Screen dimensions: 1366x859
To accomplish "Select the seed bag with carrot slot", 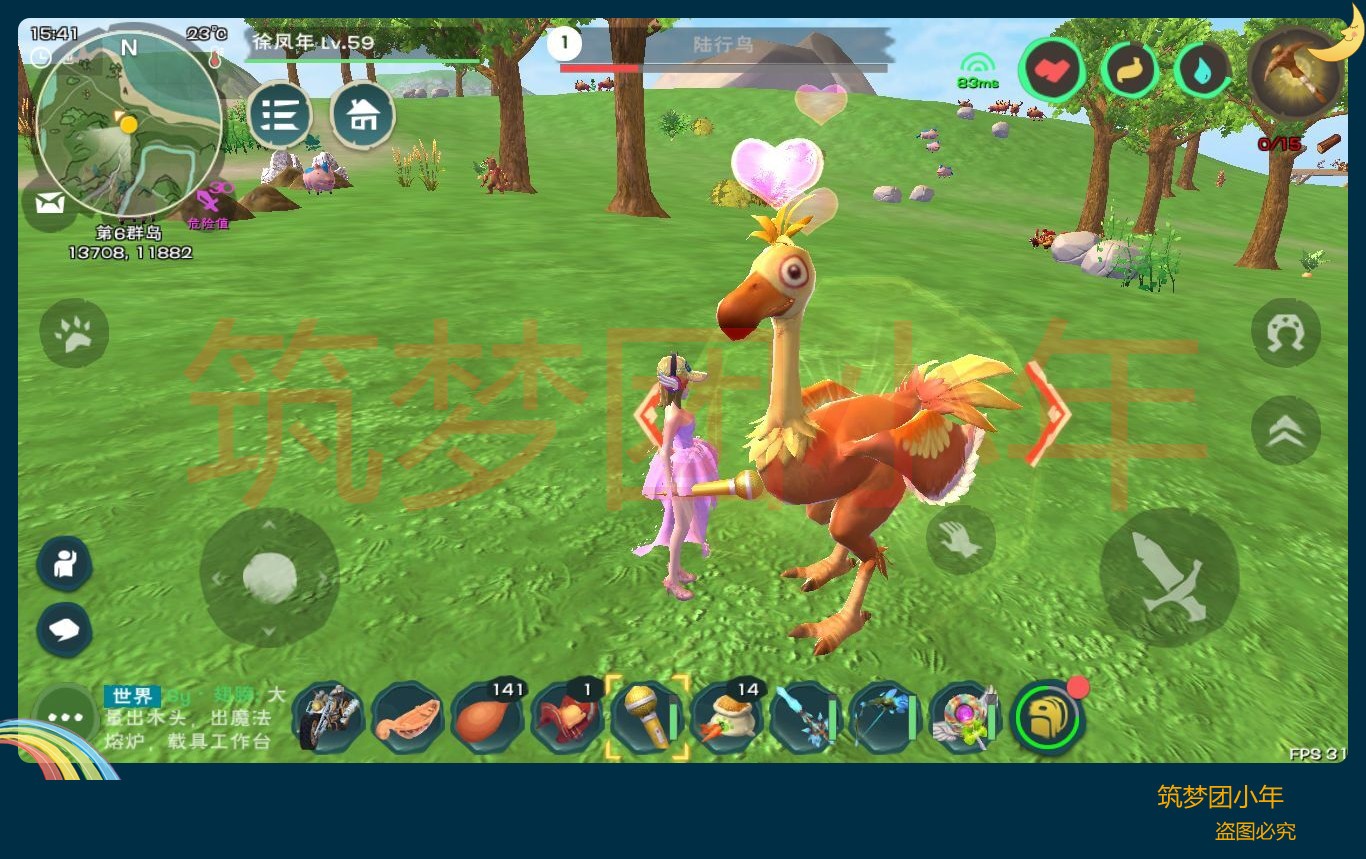I will tap(727, 717).
